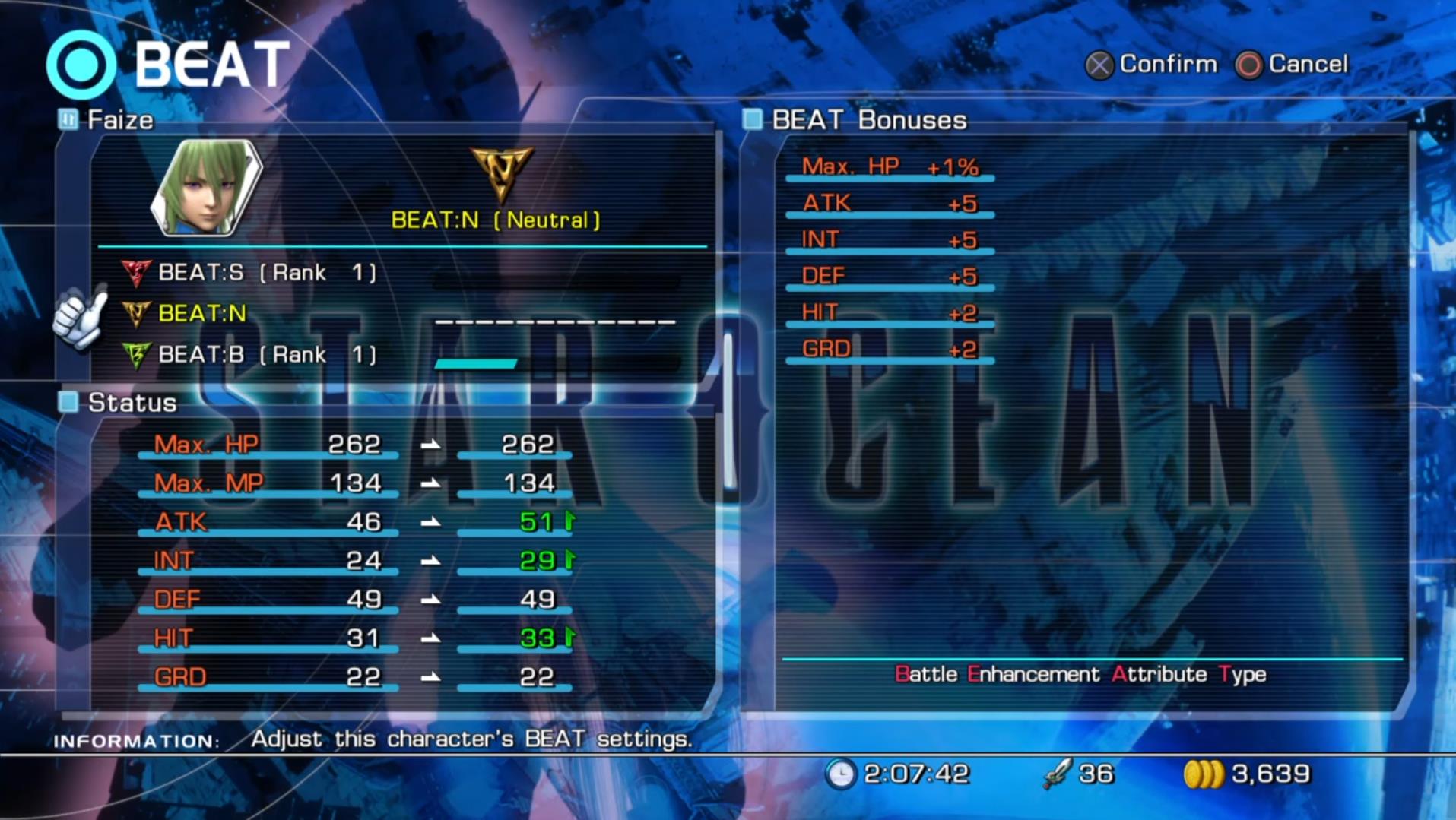Click Faize's character portrait
The width and height of the screenshot is (1456, 820).
[x=207, y=186]
